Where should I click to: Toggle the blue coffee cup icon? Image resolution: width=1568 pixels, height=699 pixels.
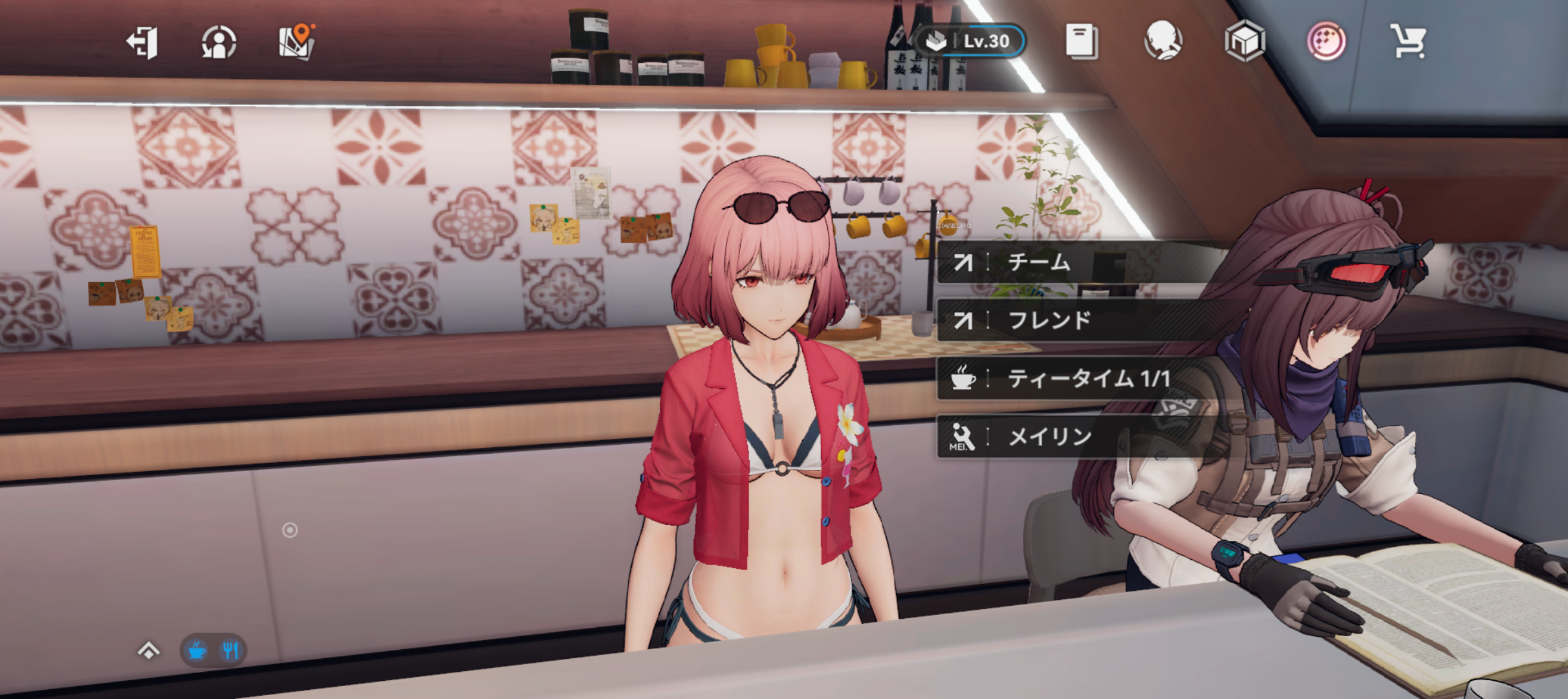pyautogui.click(x=197, y=650)
